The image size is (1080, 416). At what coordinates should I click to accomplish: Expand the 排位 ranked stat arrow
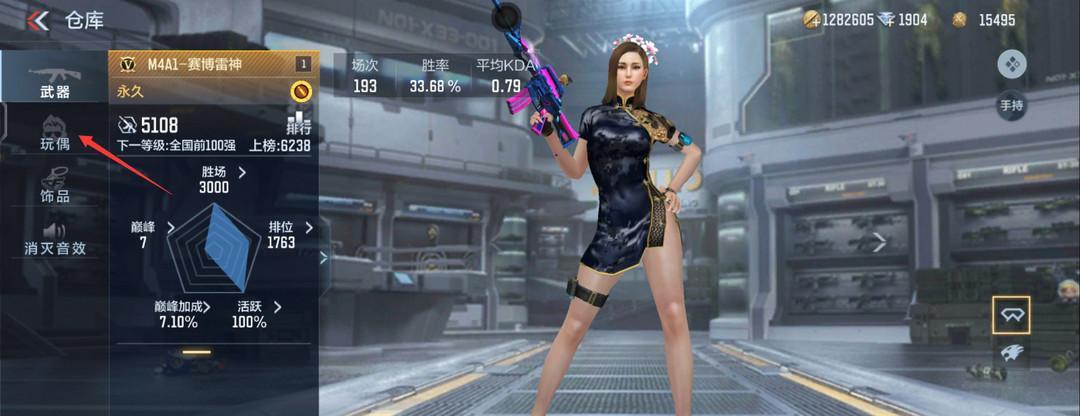point(308,228)
